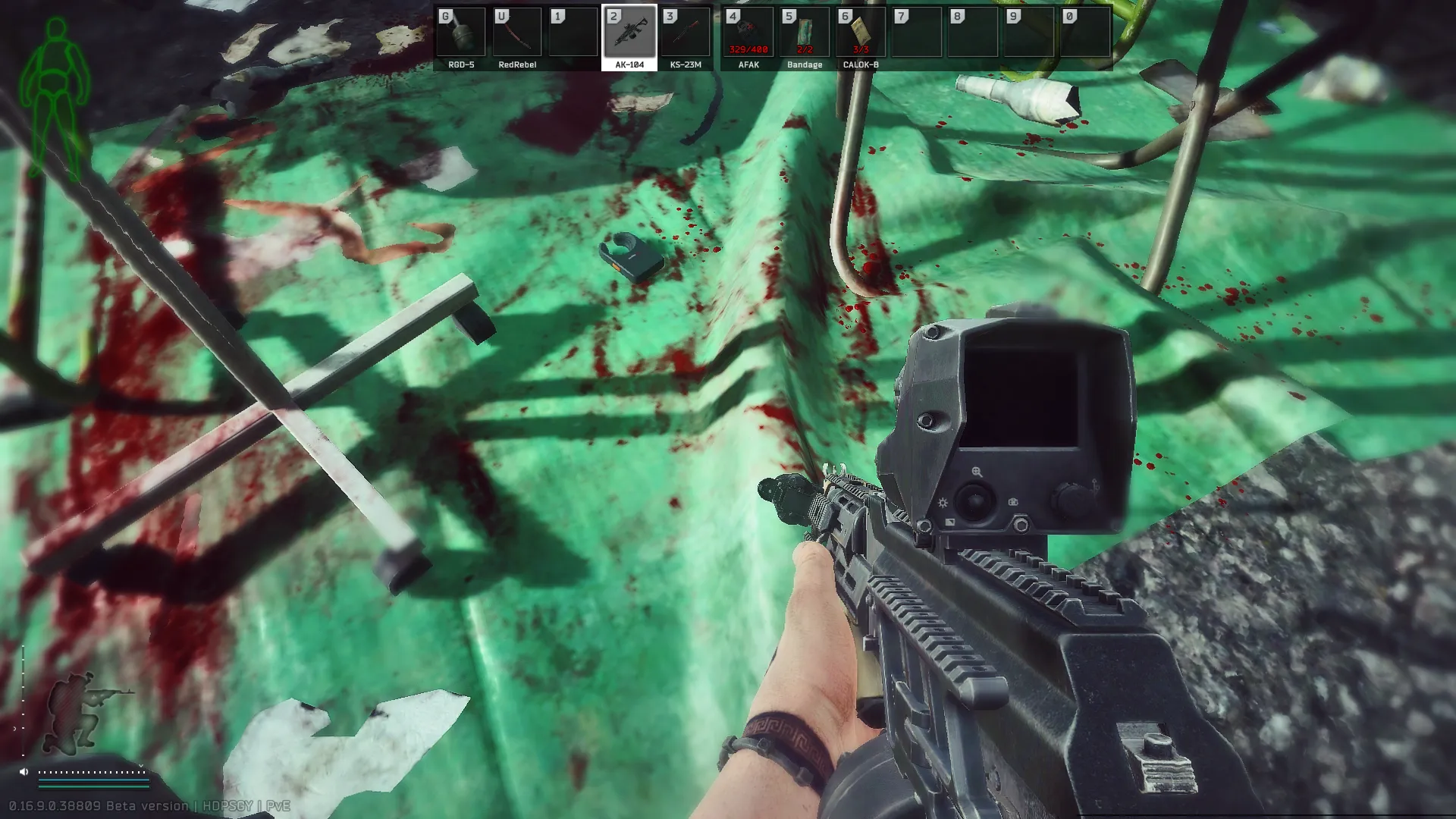1456x819 pixels.
Task: Apply the Bandage from slot 5
Action: (x=804, y=32)
